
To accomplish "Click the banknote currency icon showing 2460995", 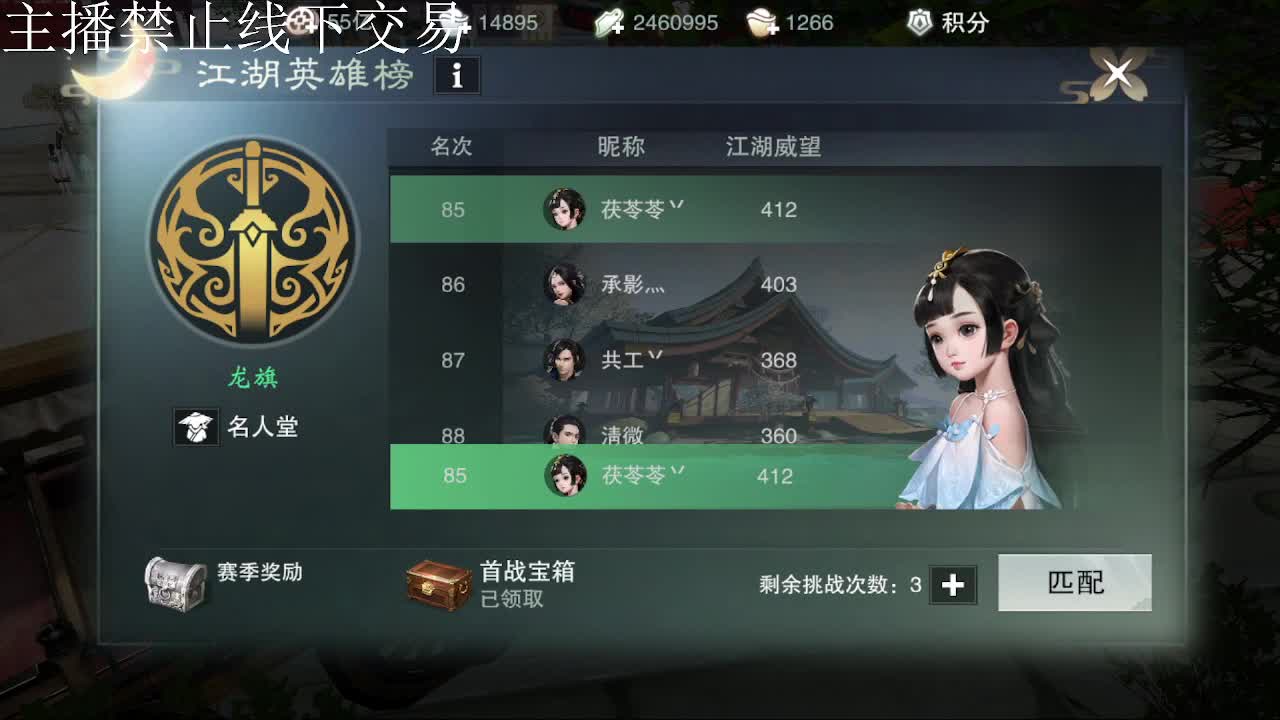I will click(x=608, y=20).
